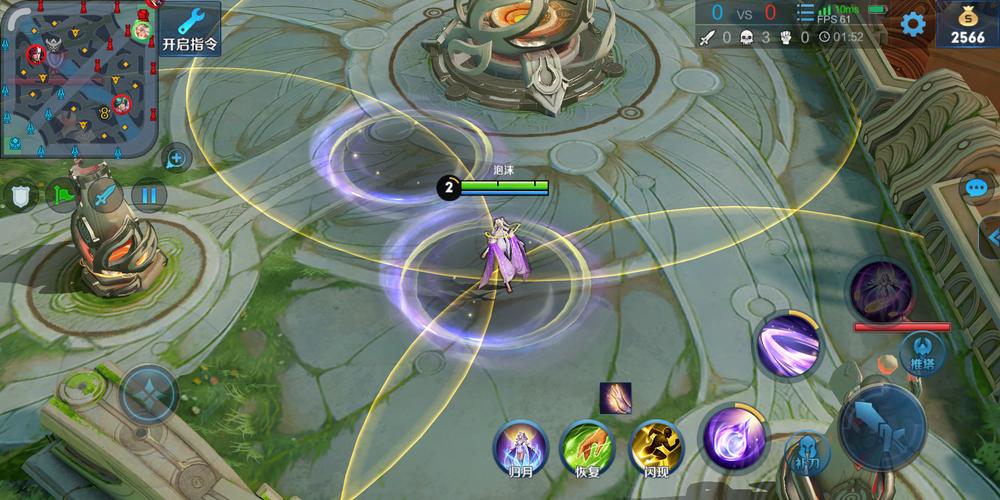
Task: Cast the 闪现 flash spell
Action: pos(656,446)
